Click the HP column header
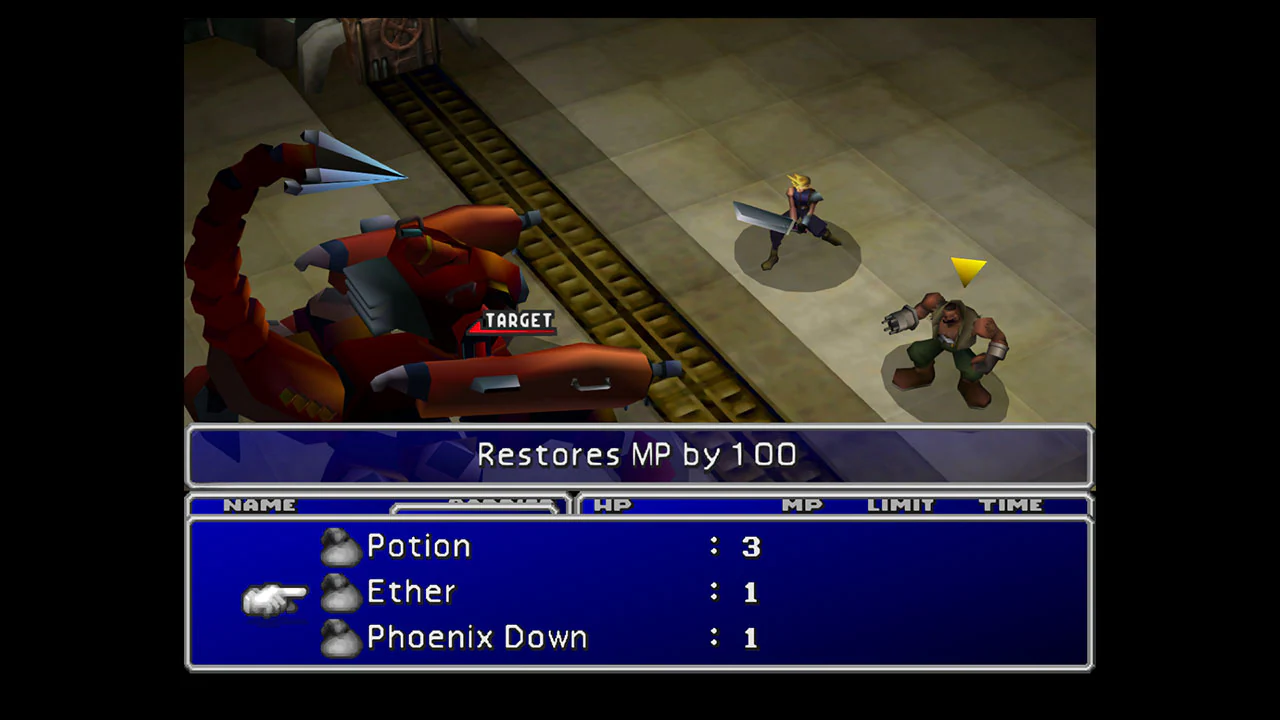The width and height of the screenshot is (1280, 720). 613,505
